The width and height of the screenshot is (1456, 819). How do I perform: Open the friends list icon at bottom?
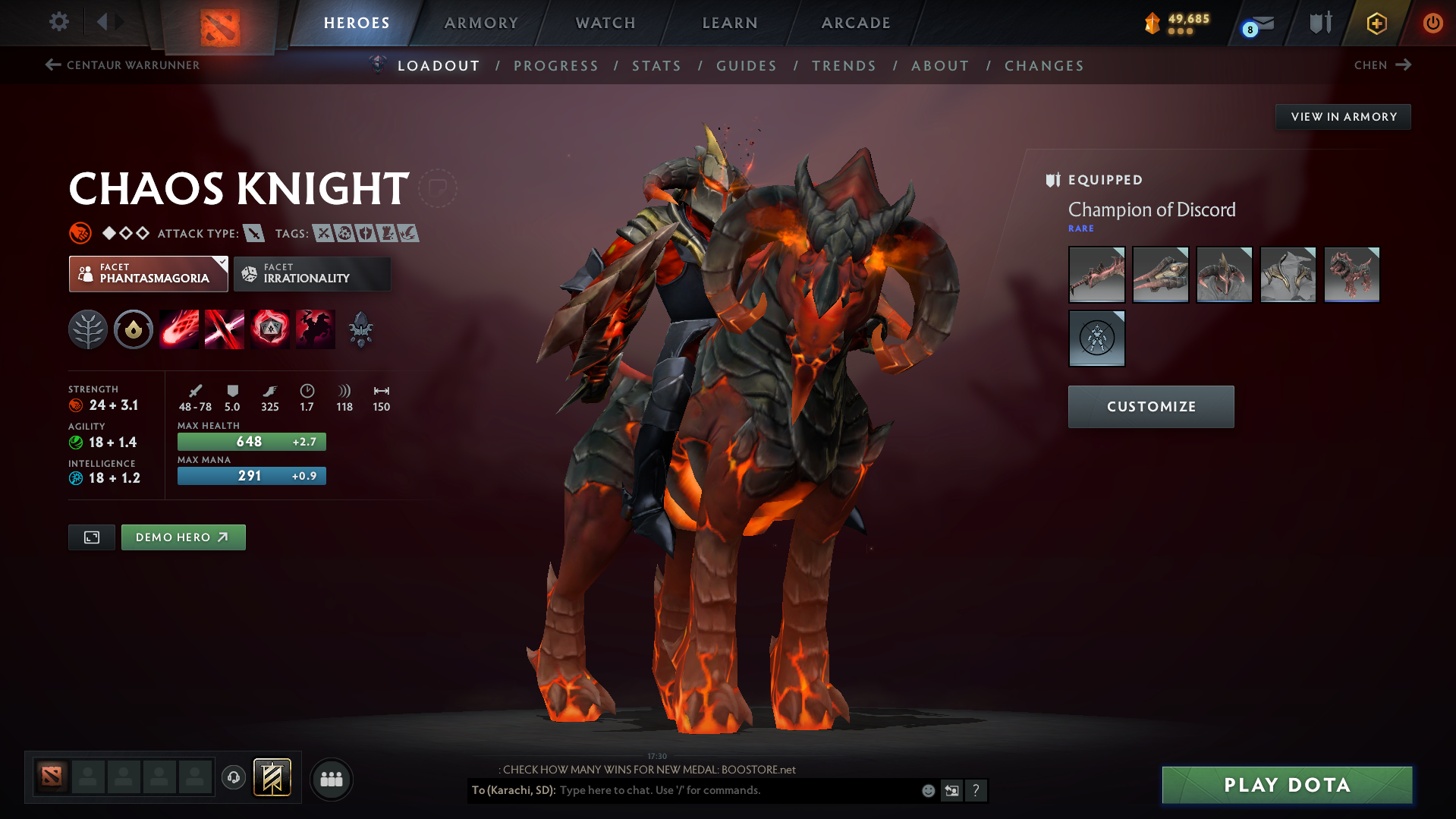[x=332, y=779]
